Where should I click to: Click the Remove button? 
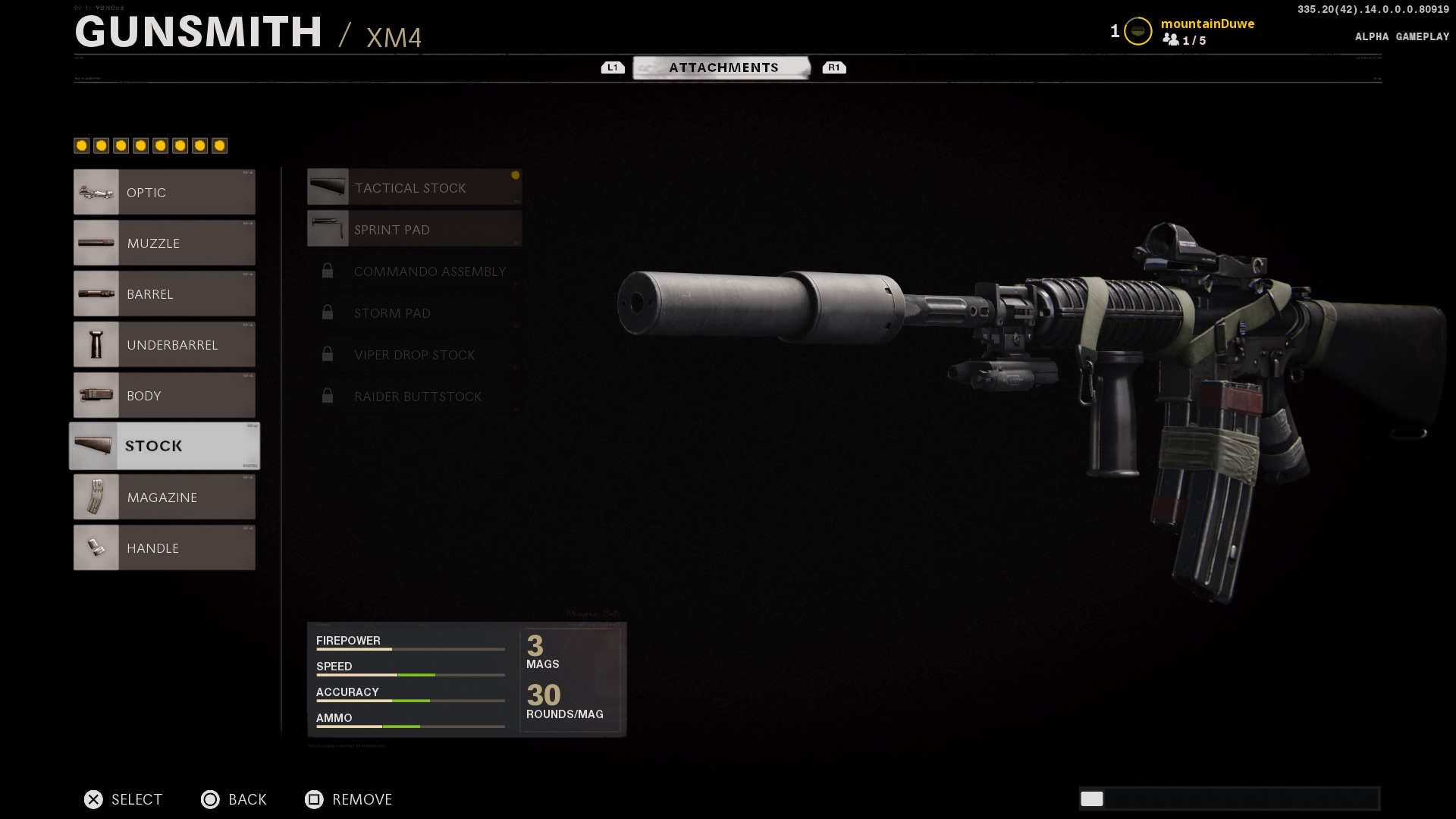(348, 799)
